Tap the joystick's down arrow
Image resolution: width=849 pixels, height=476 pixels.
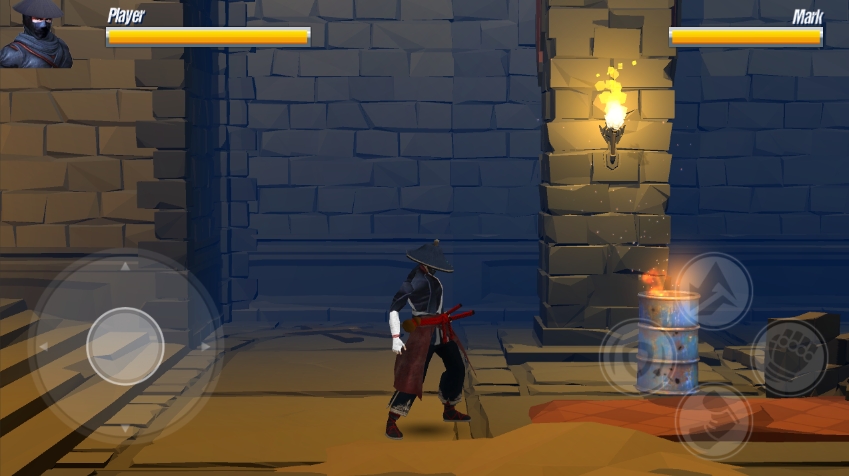click(125, 428)
